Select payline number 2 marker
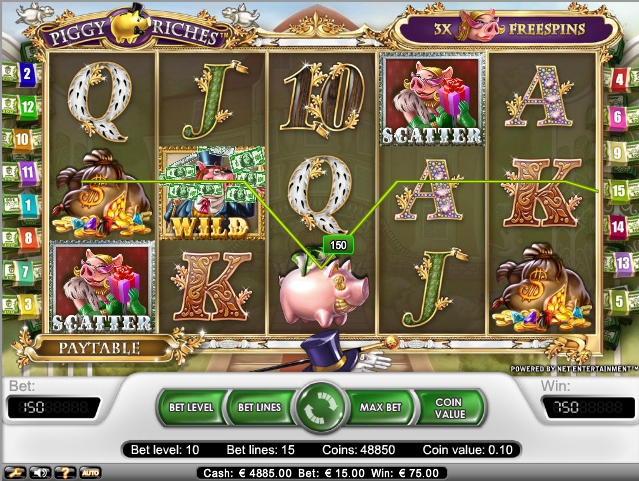 click(26, 73)
